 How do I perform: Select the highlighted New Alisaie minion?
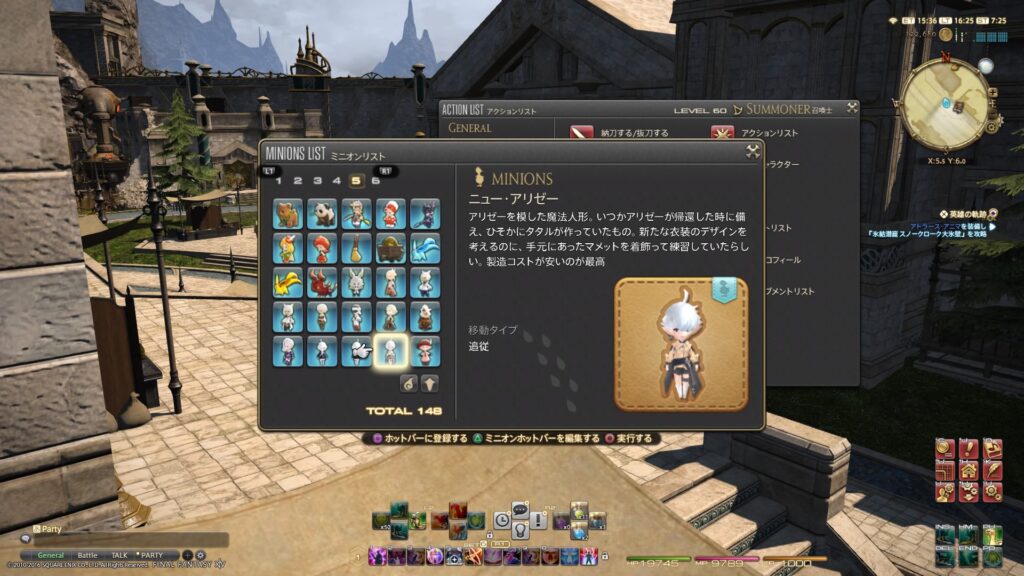[x=390, y=350]
